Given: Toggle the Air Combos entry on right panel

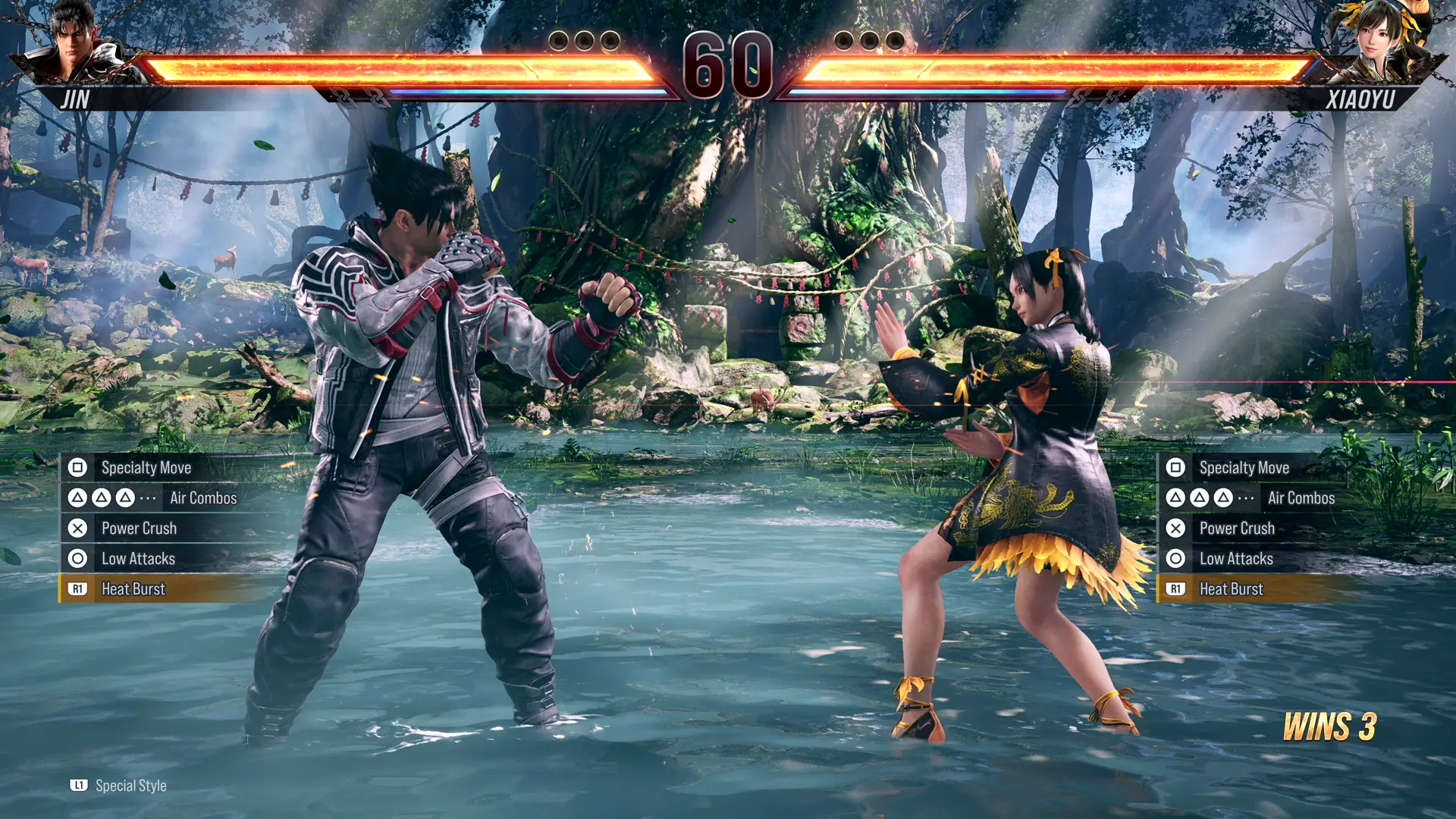Looking at the screenshot, I should point(1301,498).
